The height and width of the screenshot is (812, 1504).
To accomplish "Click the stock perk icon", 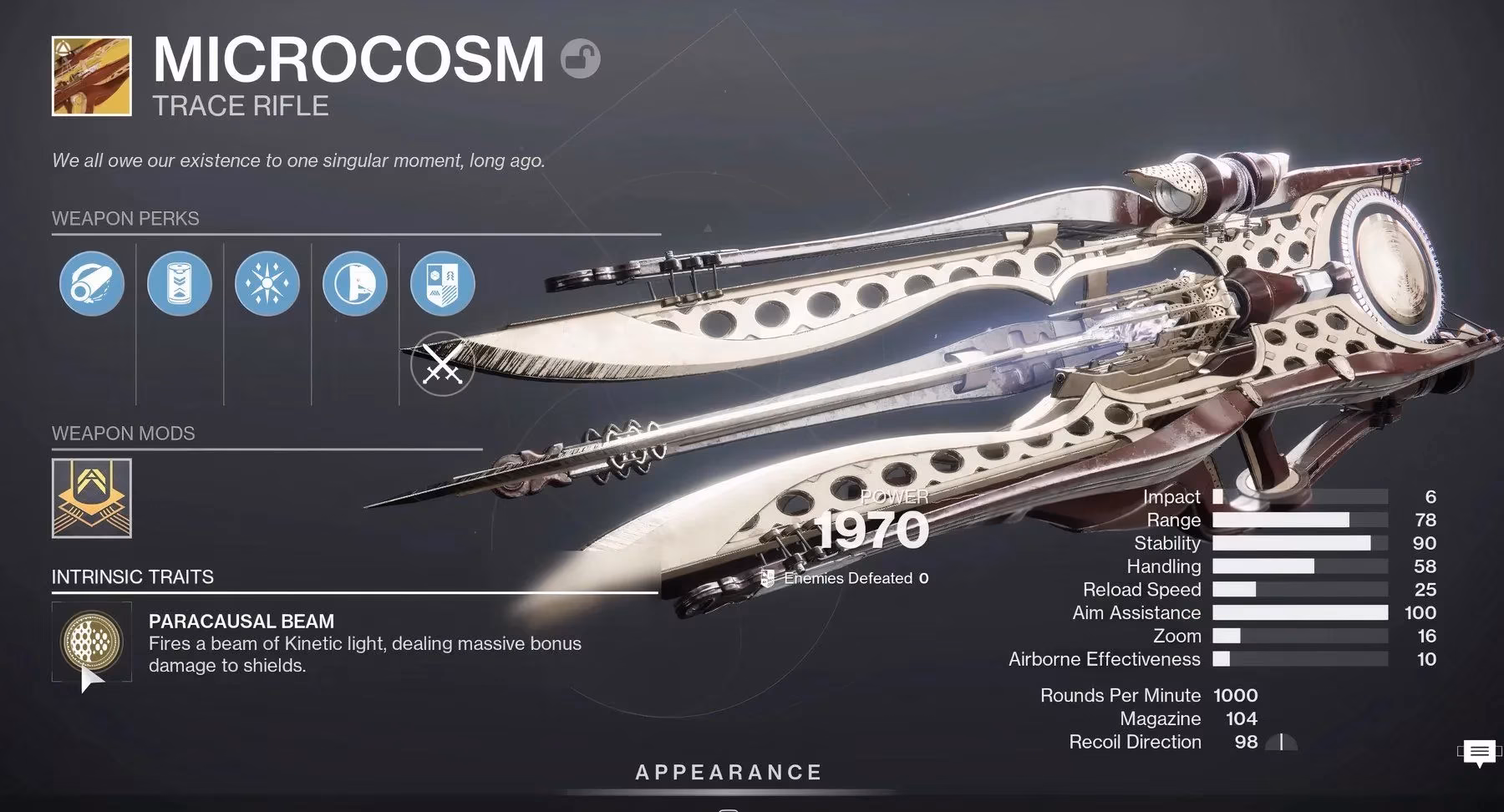I will click(354, 284).
